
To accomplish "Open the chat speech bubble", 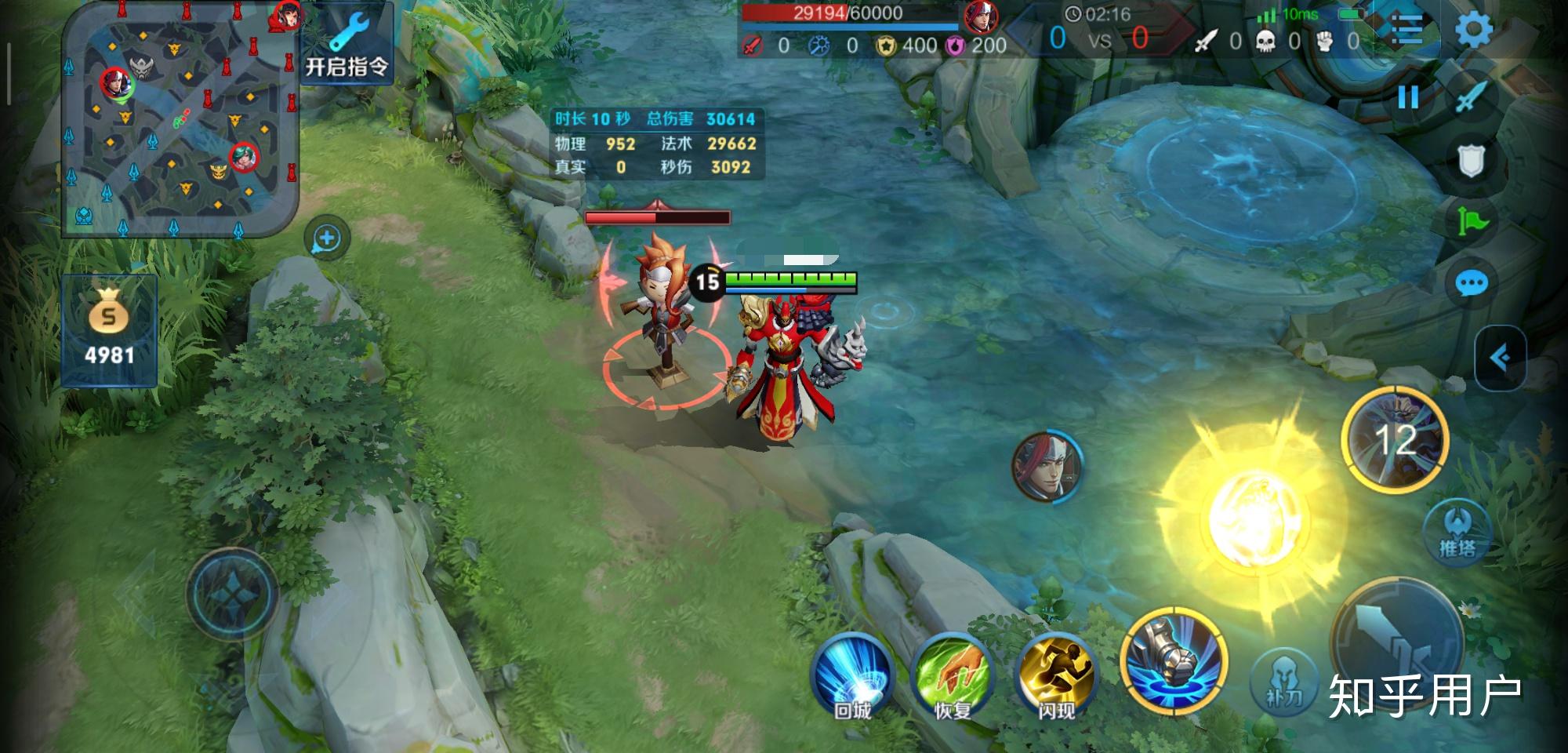I will [1471, 283].
